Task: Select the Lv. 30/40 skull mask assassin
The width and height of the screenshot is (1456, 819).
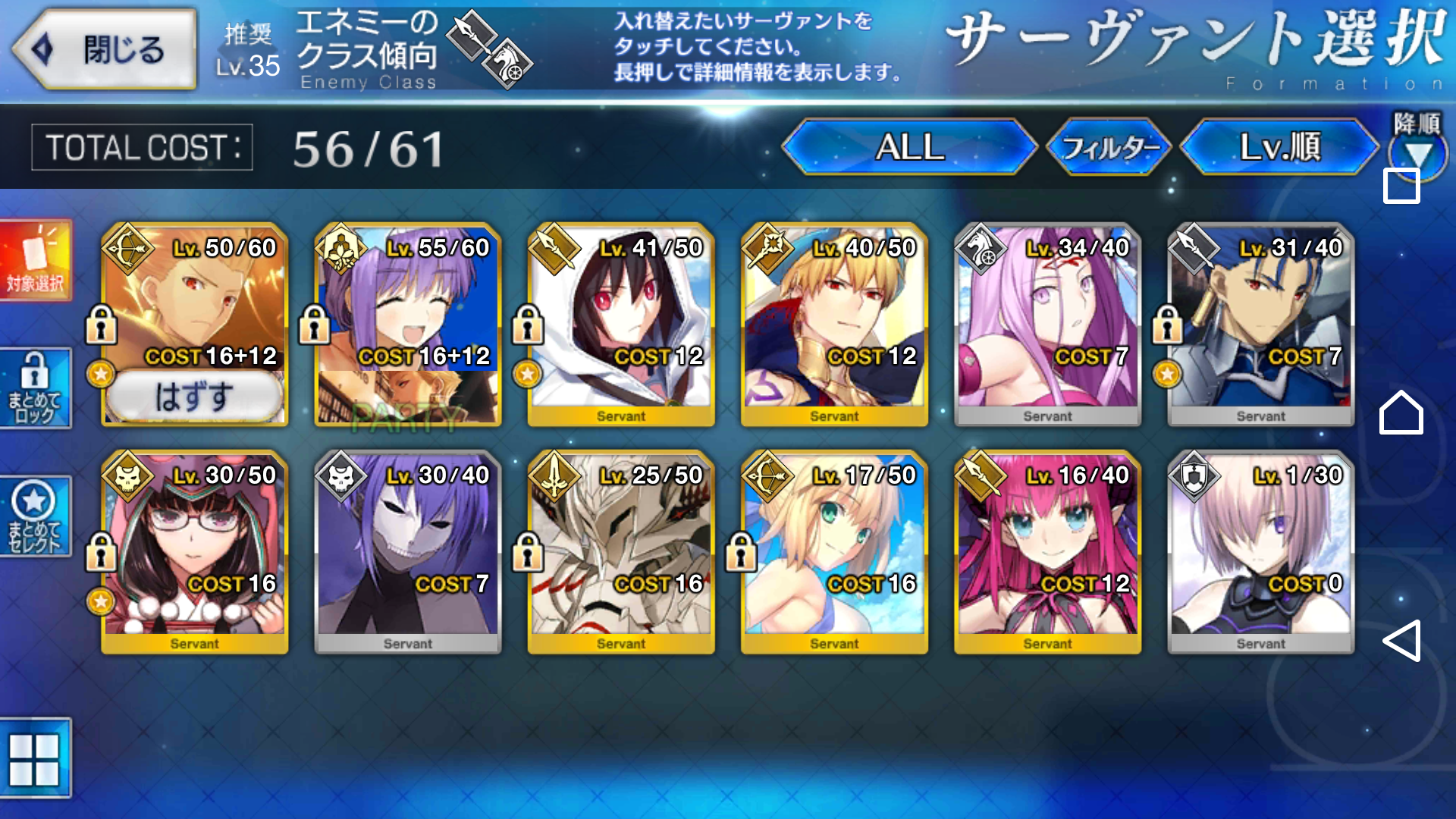Action: point(408,552)
